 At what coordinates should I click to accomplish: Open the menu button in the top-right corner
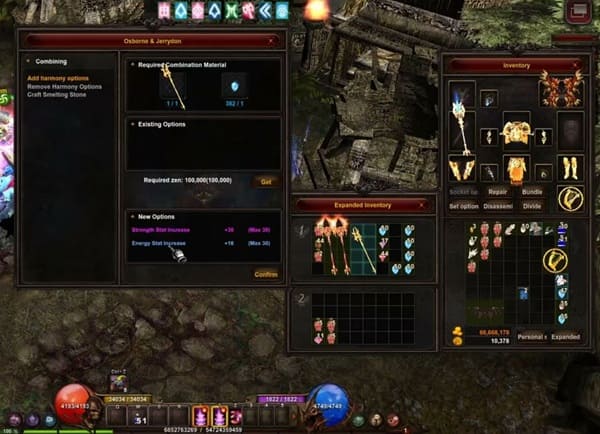(578, 13)
